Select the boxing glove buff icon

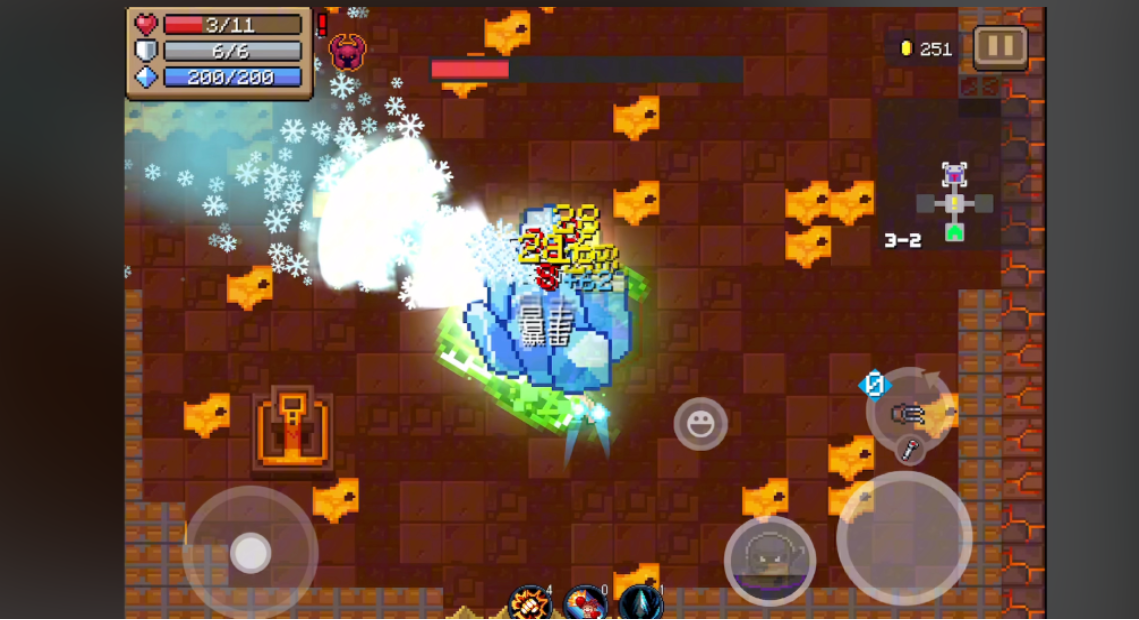(x=585, y=603)
